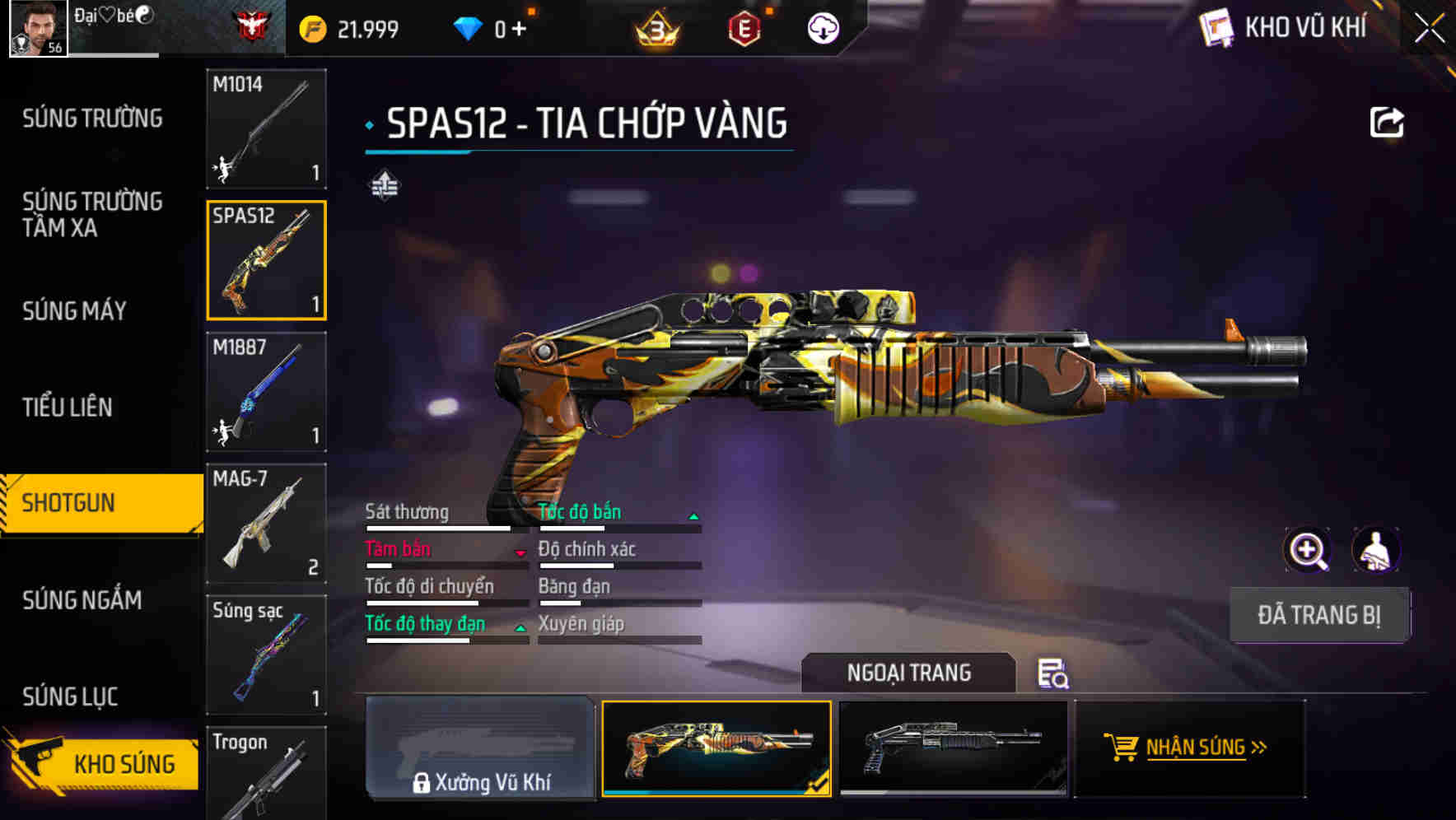The width and height of the screenshot is (1456, 820).
Task: Click the Đã Trang Bị button
Action: point(1318,615)
